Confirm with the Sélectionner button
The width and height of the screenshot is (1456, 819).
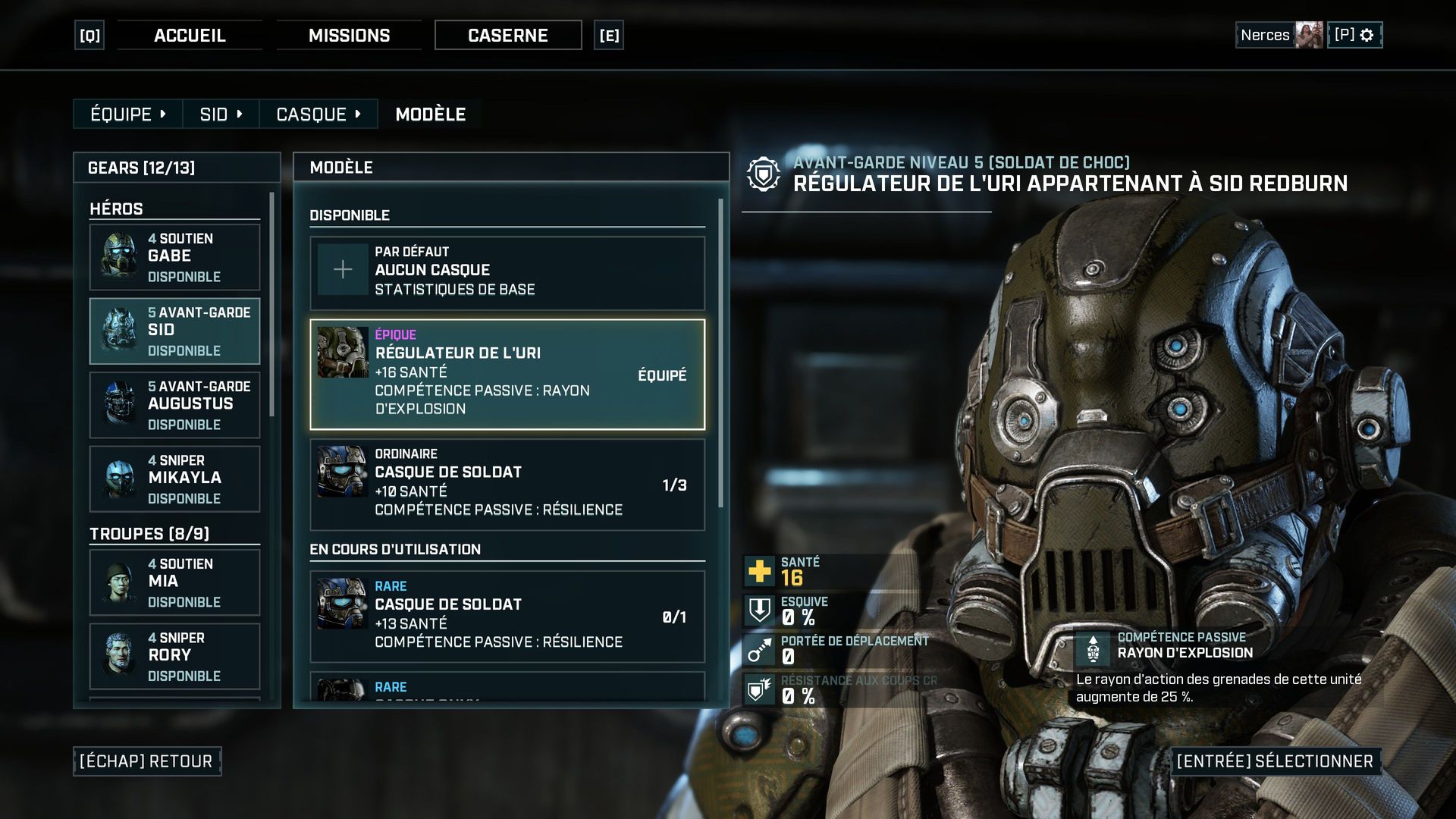pyautogui.click(x=1275, y=761)
